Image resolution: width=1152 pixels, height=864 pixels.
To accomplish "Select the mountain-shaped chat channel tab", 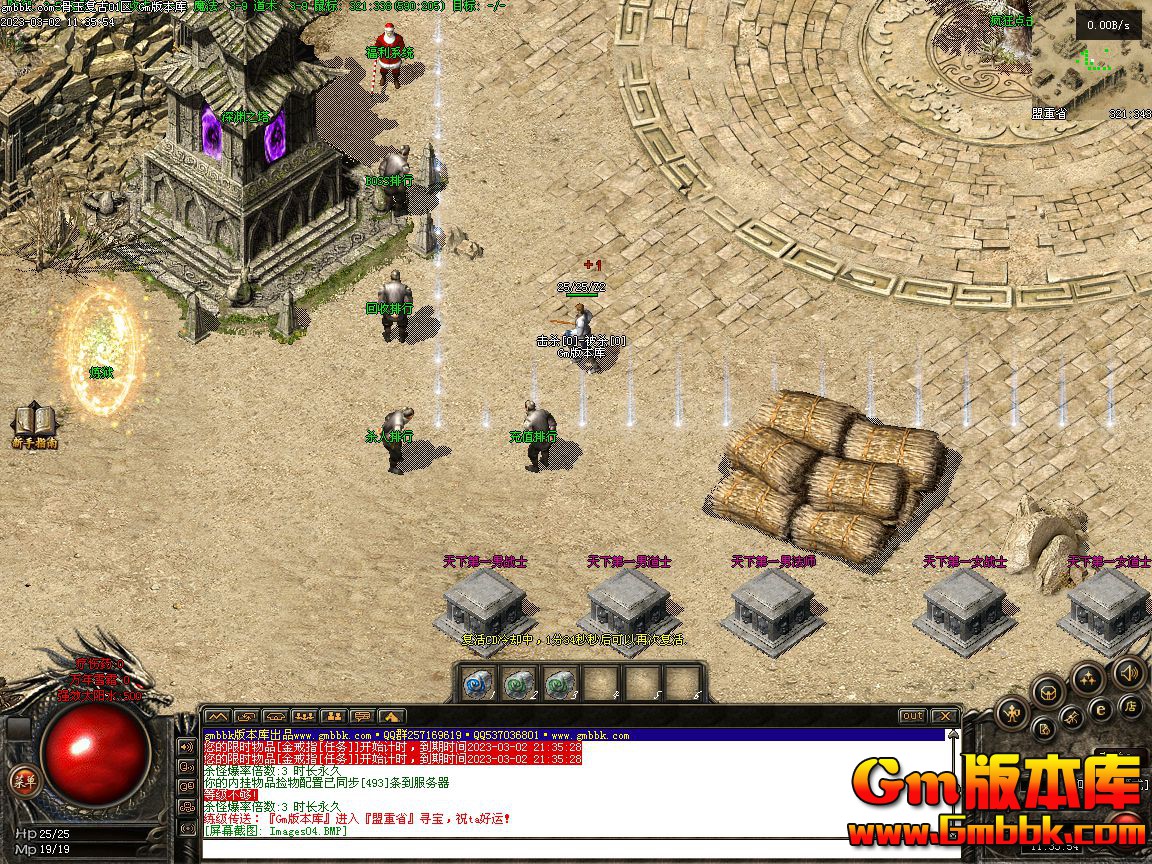I will (217, 716).
